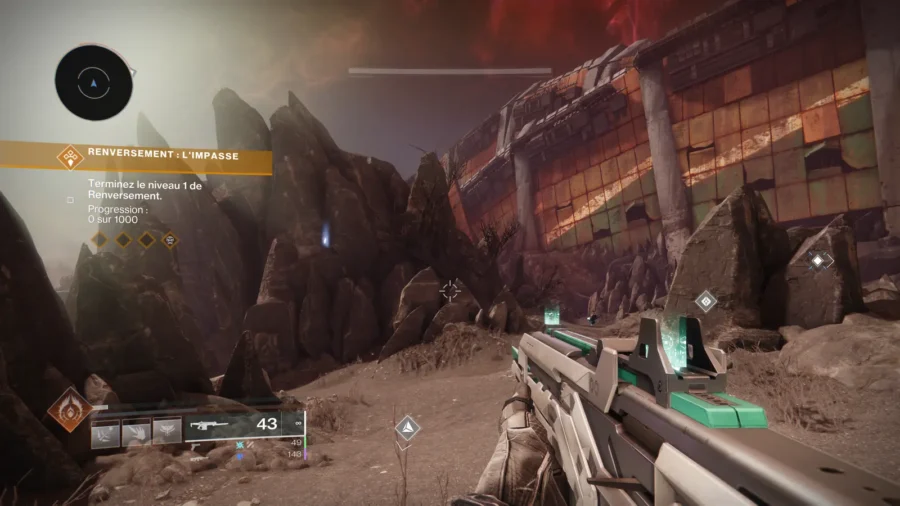Select the grenade ability icon
The image size is (900, 506).
[x=106, y=431]
